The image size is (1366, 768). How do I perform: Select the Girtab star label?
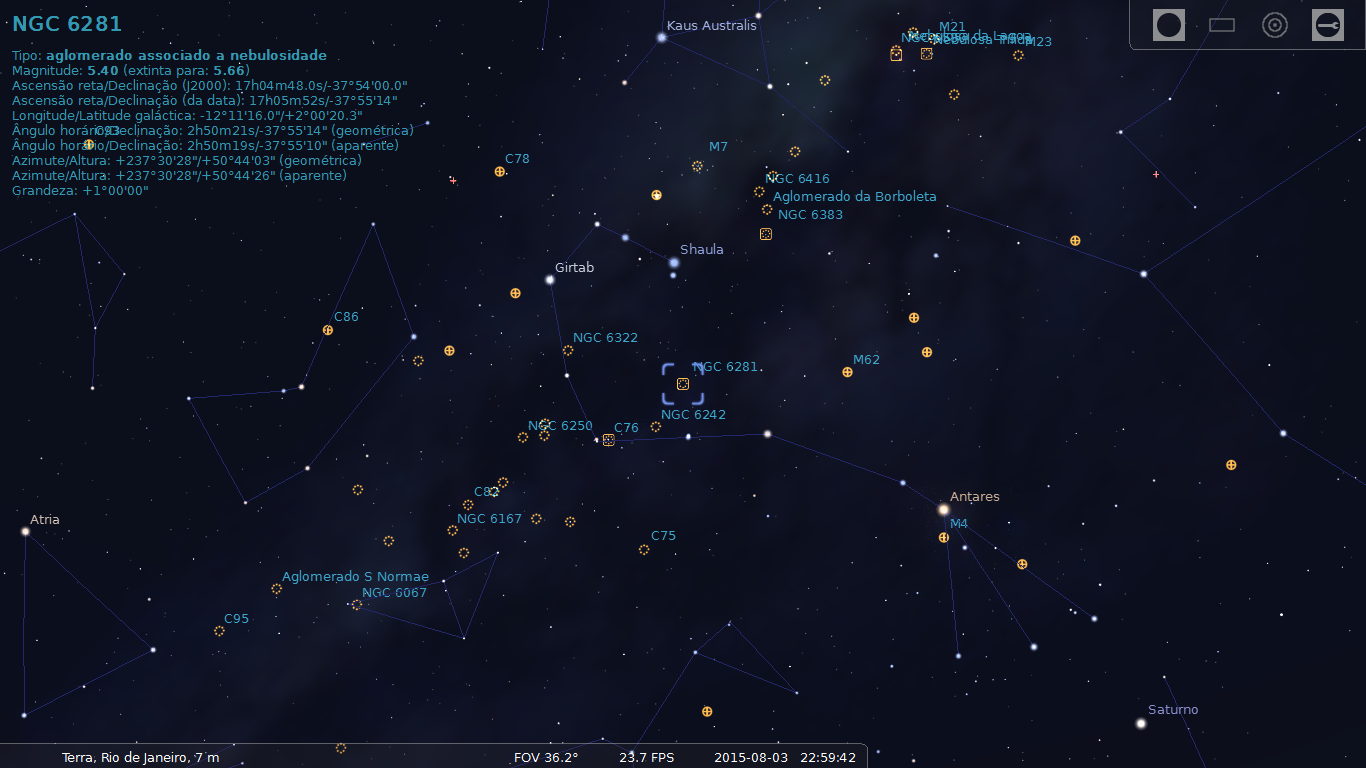573,267
